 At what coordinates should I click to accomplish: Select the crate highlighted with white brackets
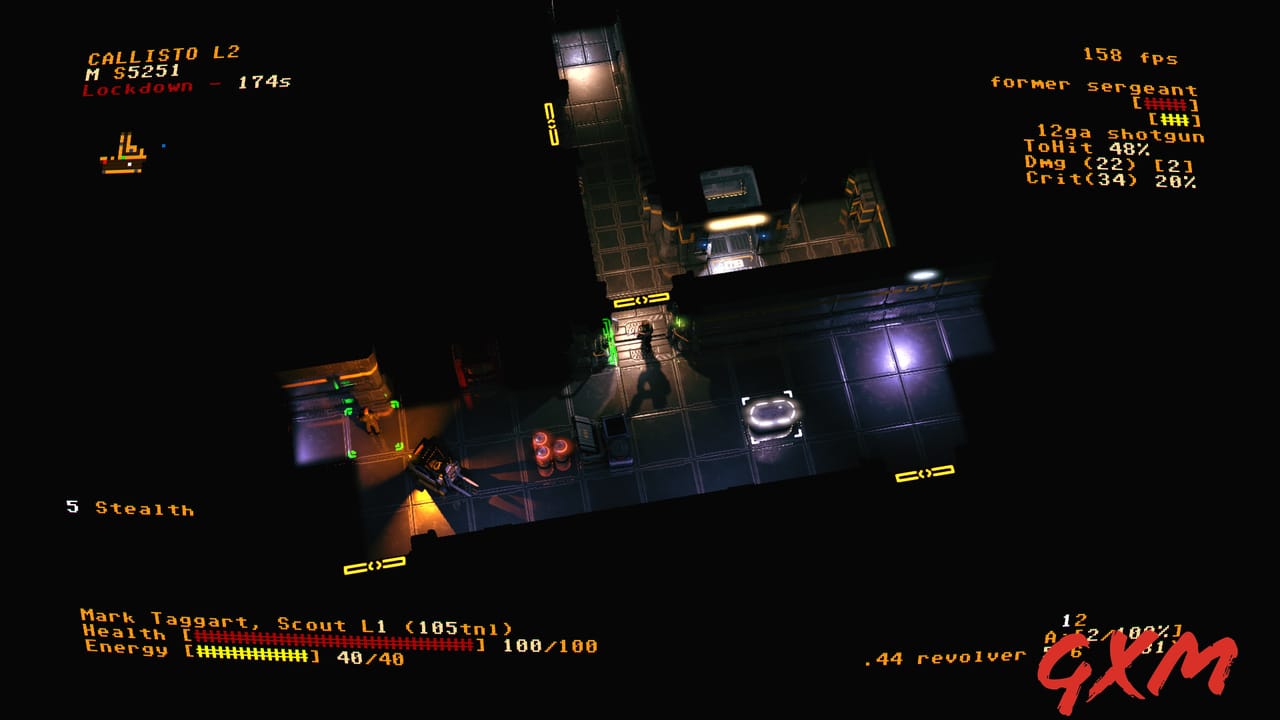[x=768, y=410]
